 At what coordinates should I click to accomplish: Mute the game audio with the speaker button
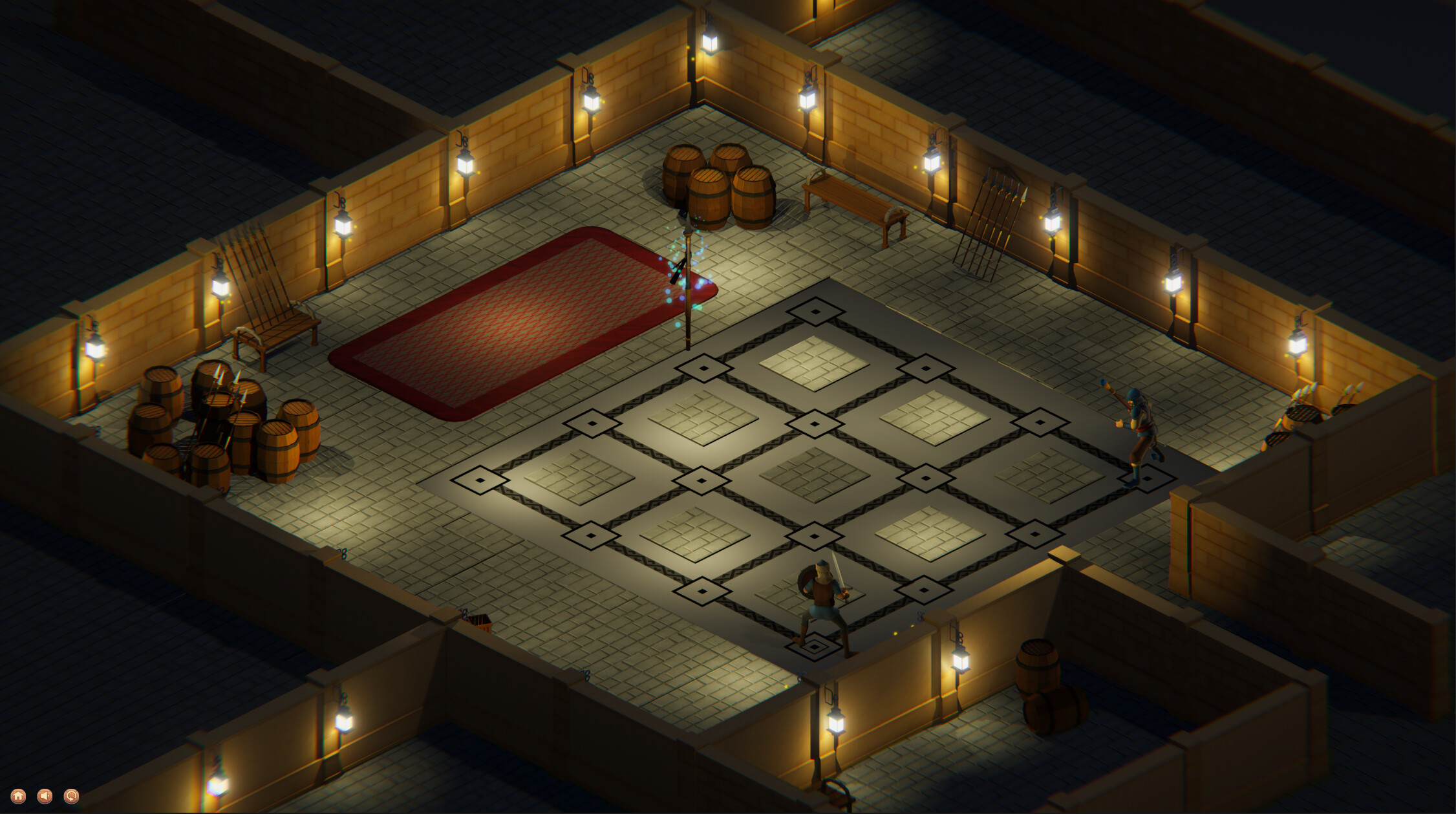[45, 795]
